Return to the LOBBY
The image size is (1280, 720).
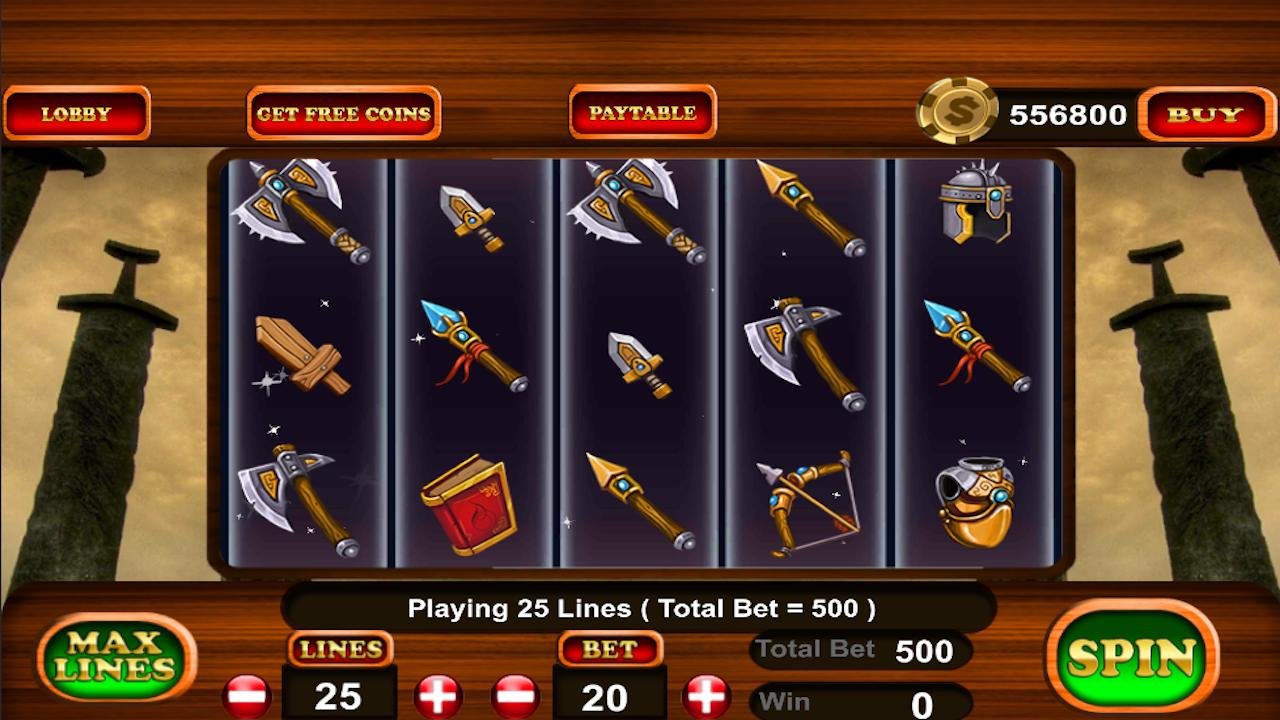[x=77, y=112]
